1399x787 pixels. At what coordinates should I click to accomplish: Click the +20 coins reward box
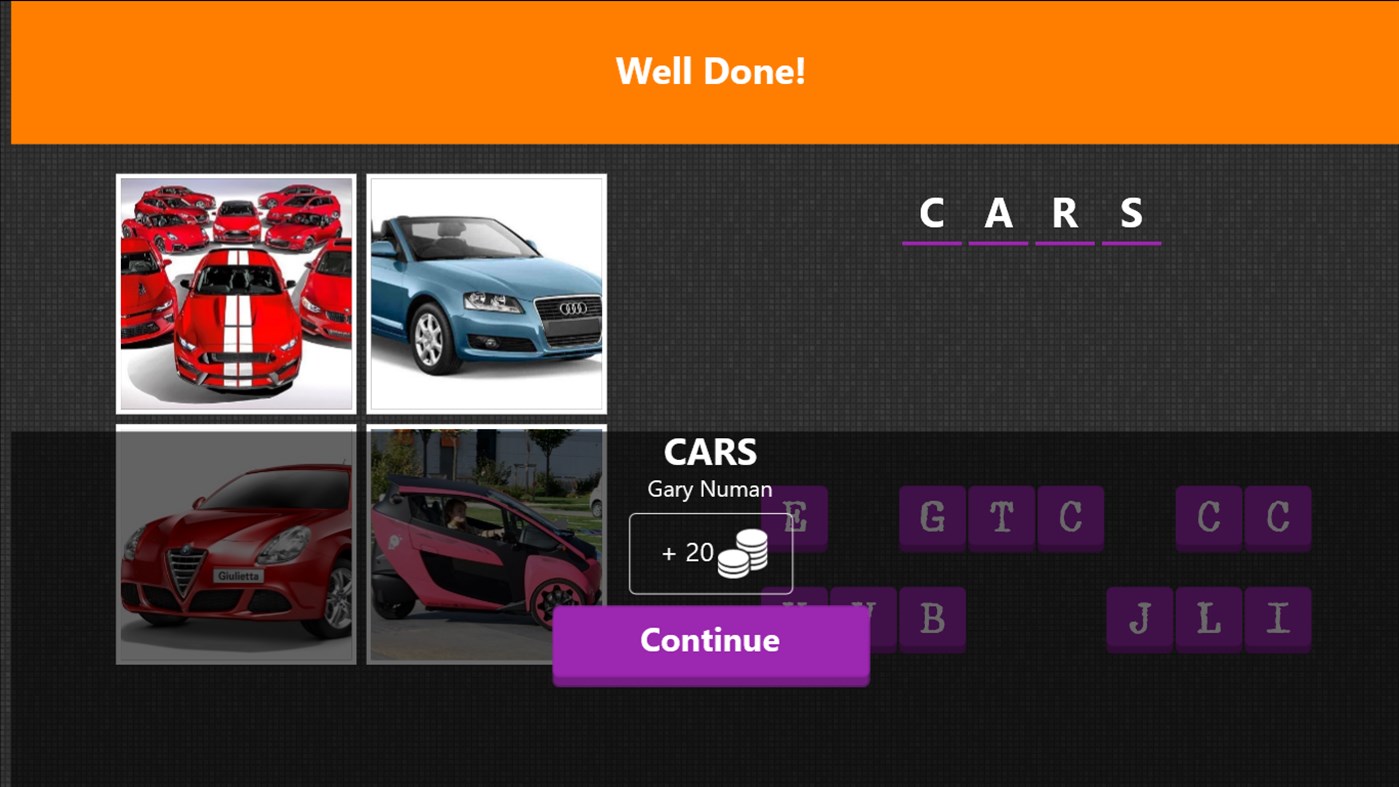click(x=710, y=551)
